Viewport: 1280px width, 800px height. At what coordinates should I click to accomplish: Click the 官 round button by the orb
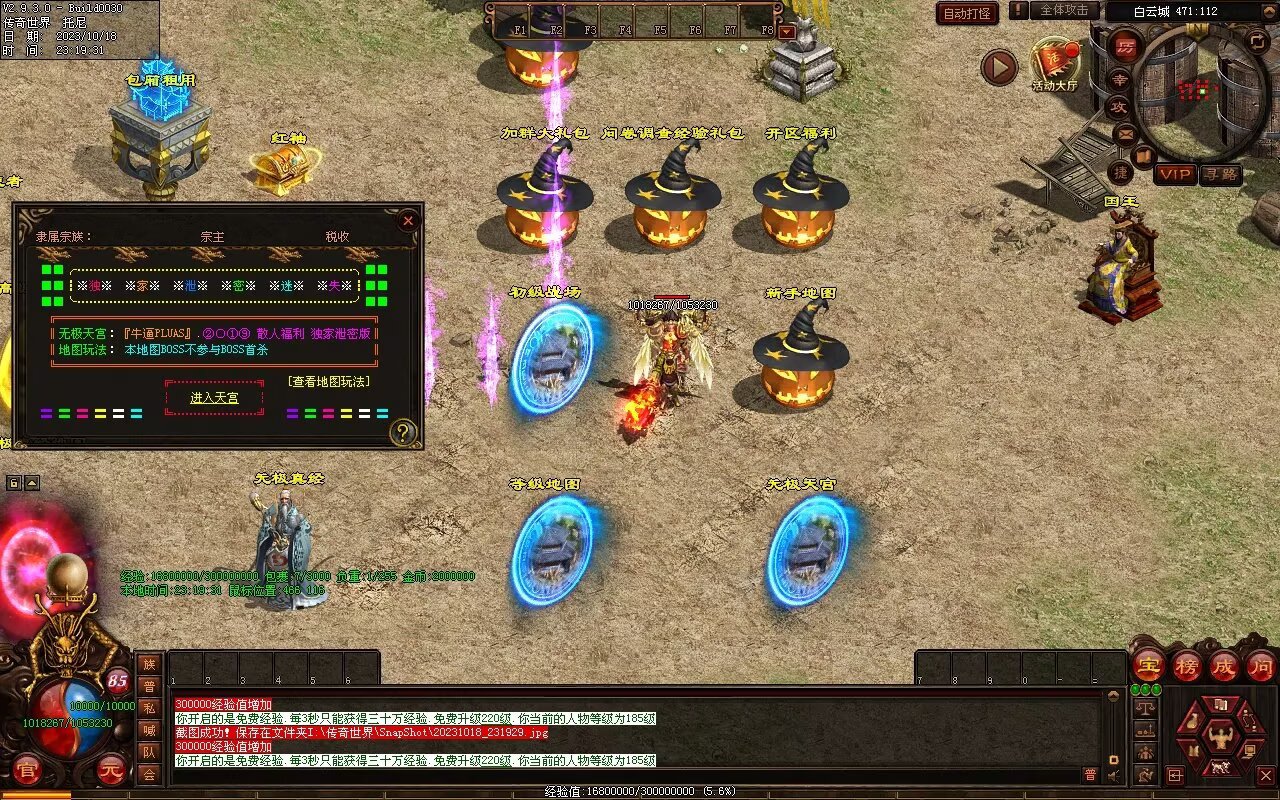[29, 771]
